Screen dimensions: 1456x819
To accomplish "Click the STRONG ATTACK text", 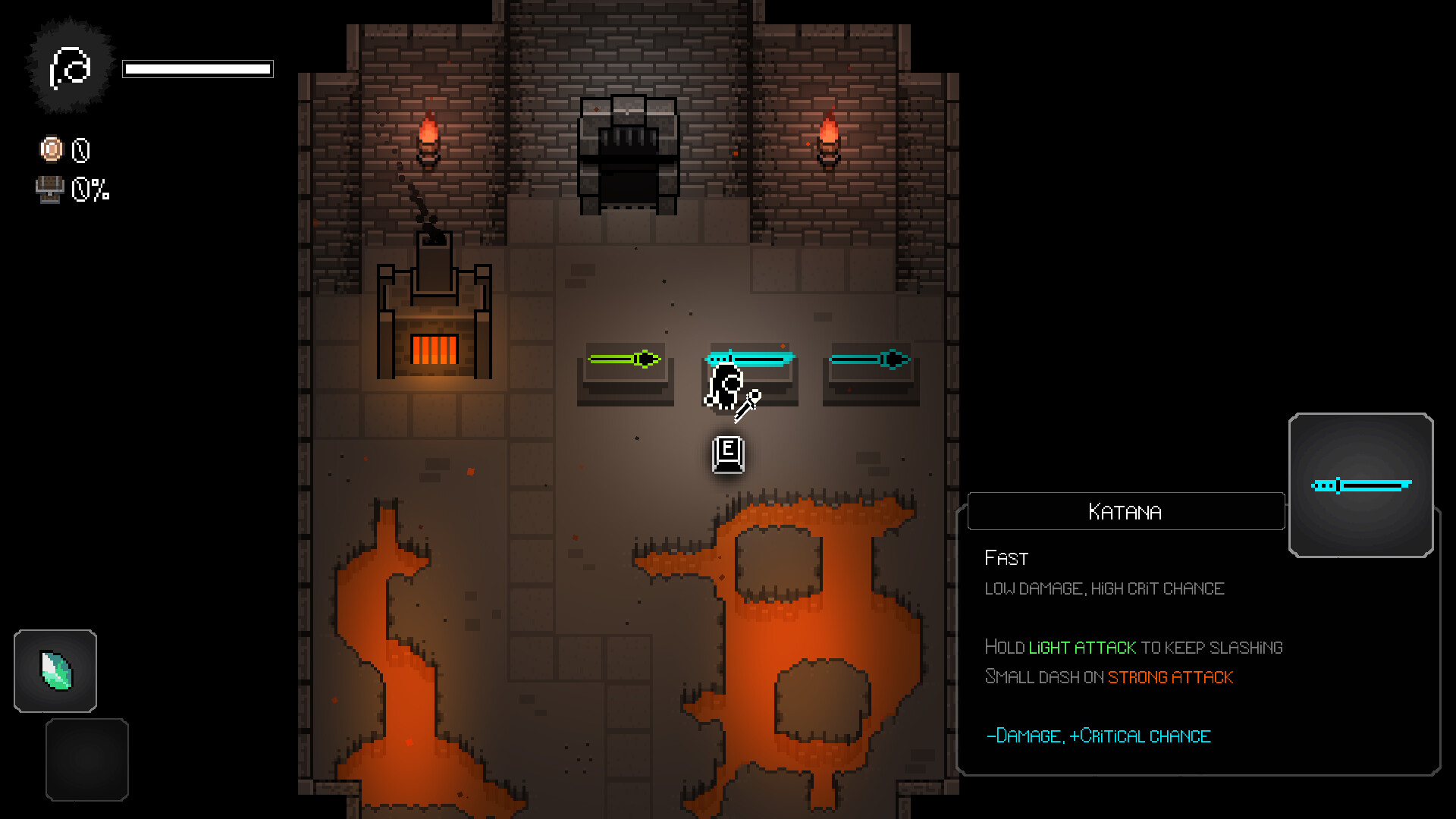I will tap(1170, 677).
